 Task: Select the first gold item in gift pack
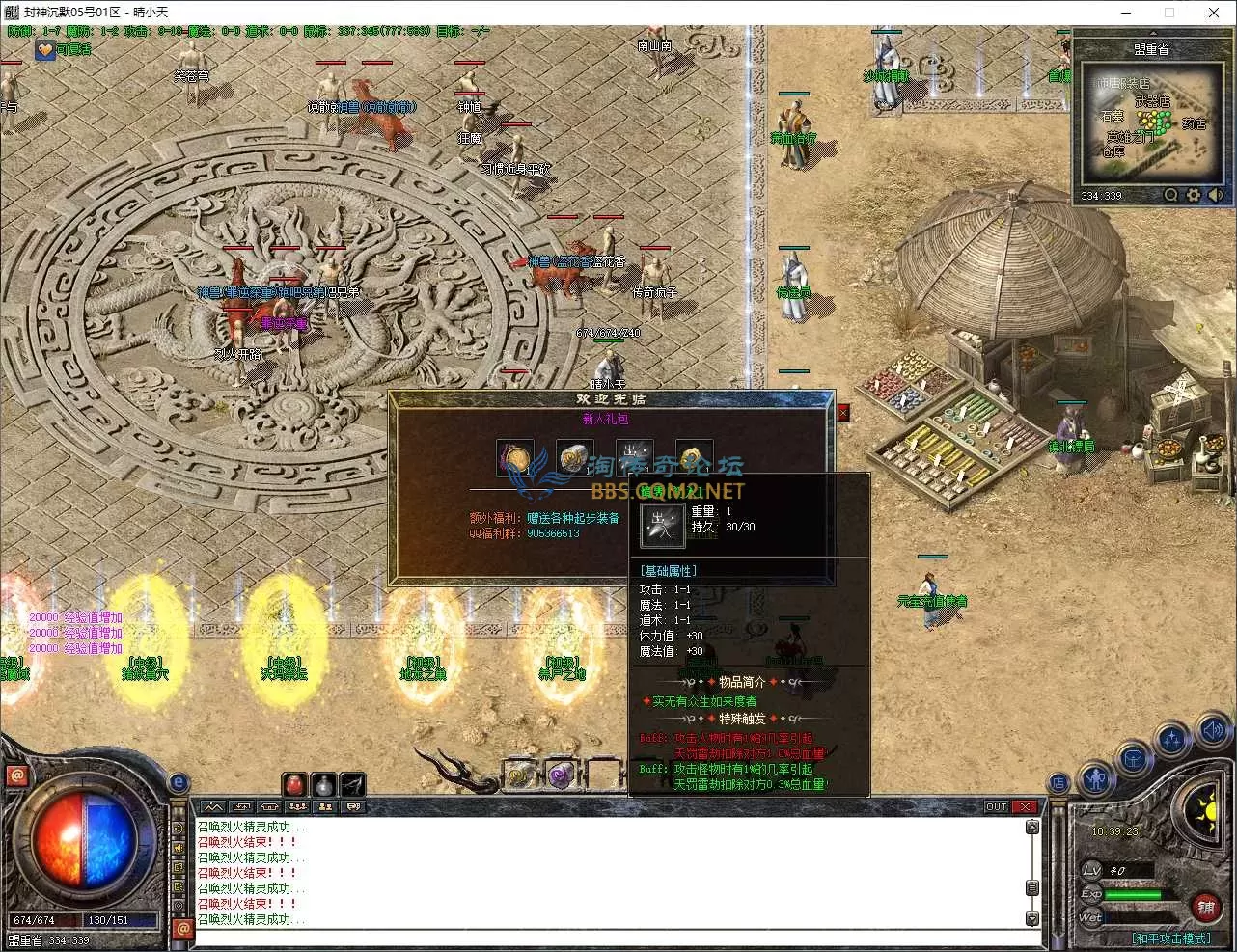[x=515, y=458]
